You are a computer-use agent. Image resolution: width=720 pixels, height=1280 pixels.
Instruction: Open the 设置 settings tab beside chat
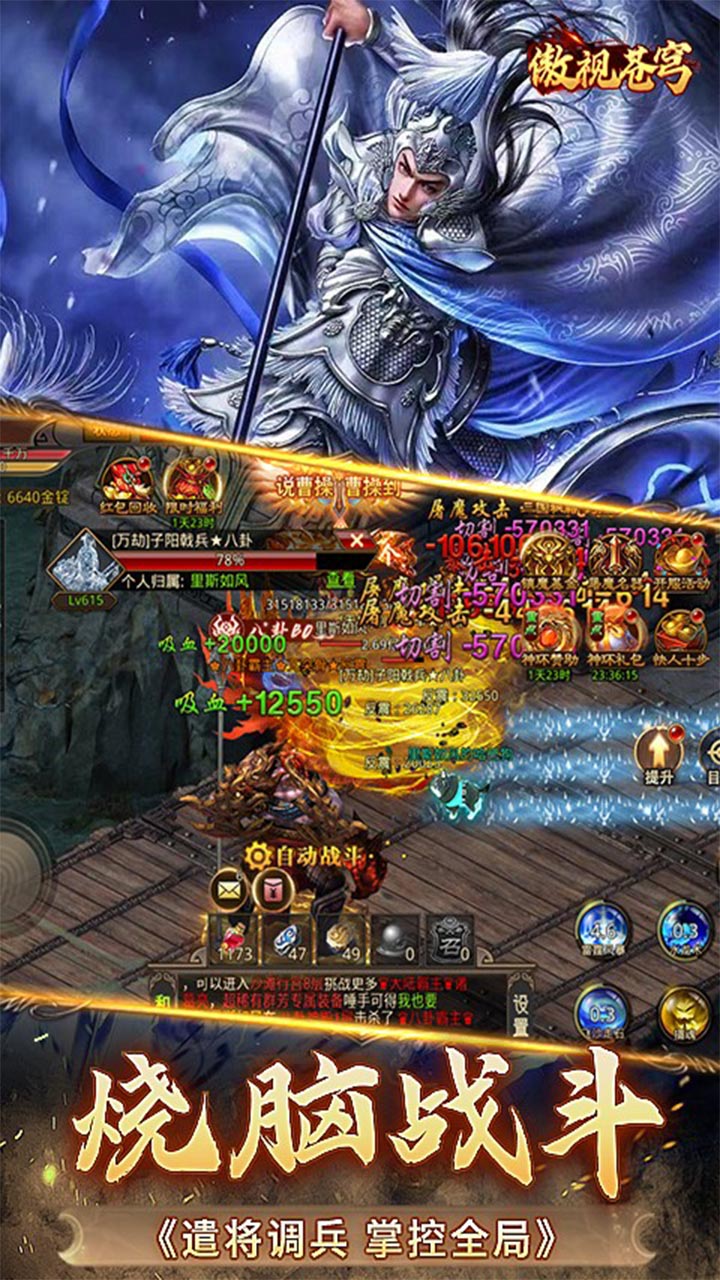pos(522,1010)
